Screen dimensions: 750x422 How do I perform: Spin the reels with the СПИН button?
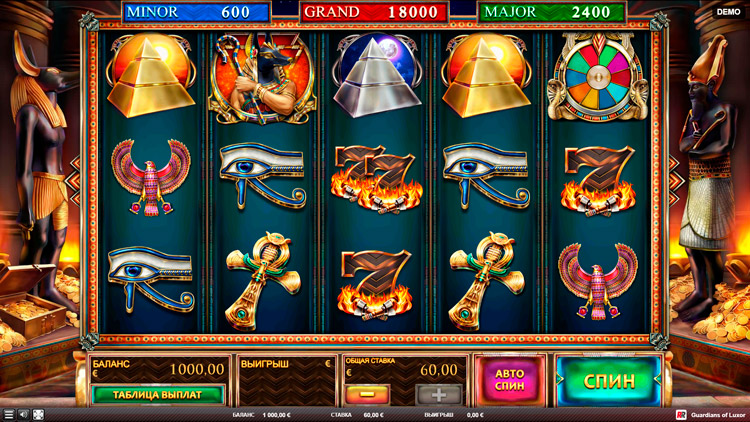(x=608, y=380)
